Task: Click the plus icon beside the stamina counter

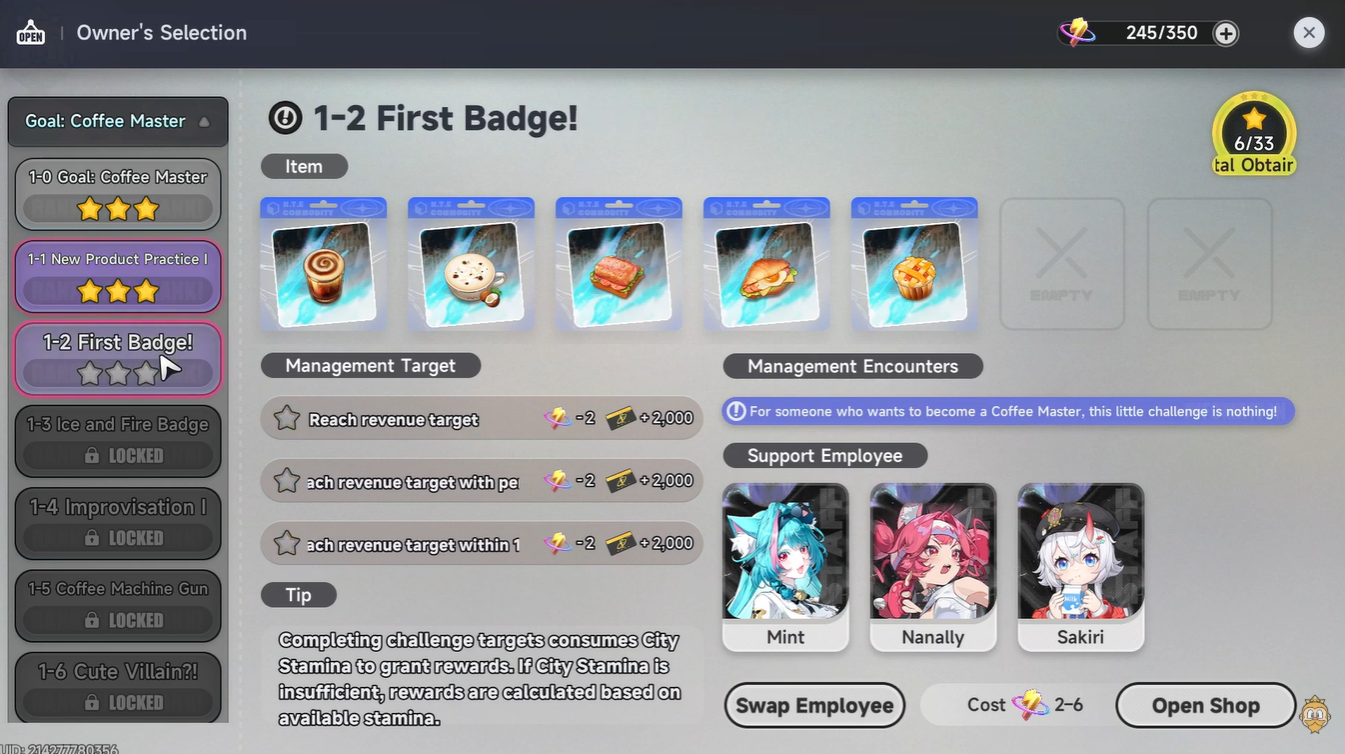Action: coord(1225,32)
